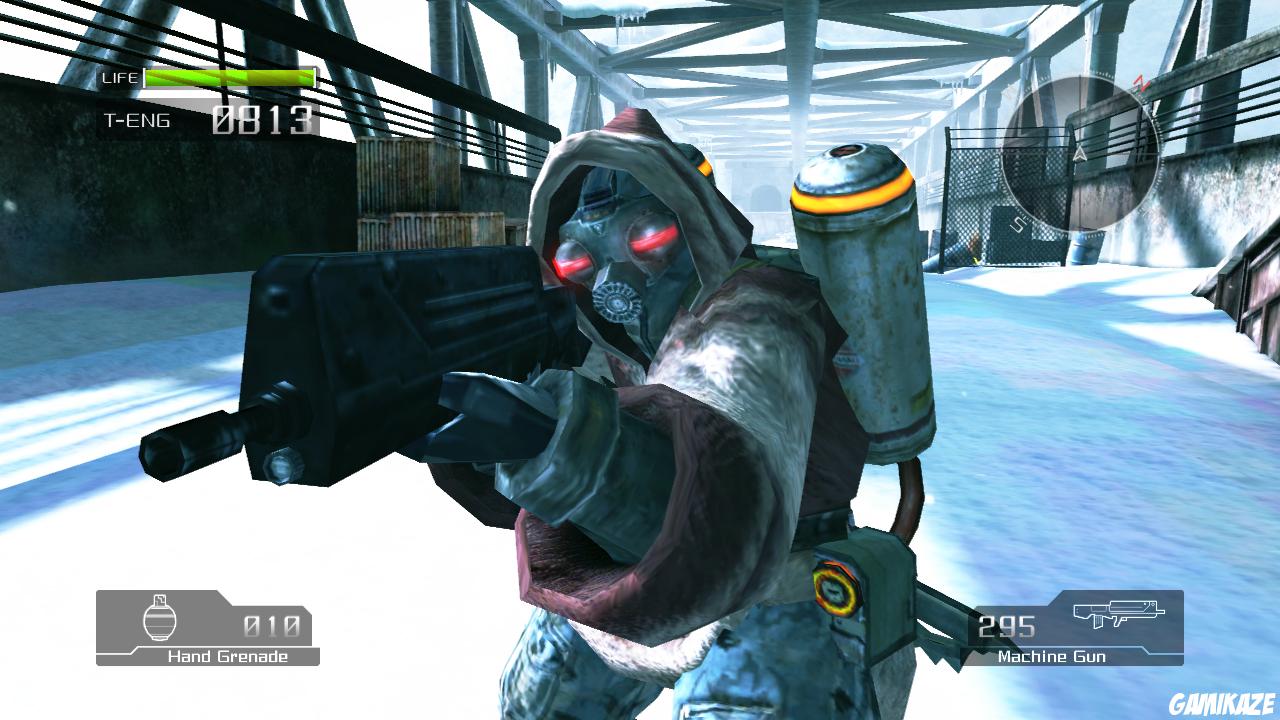Click the rifle silhouette in the ammo panel
The width and height of the screenshot is (1280, 720).
1121,613
